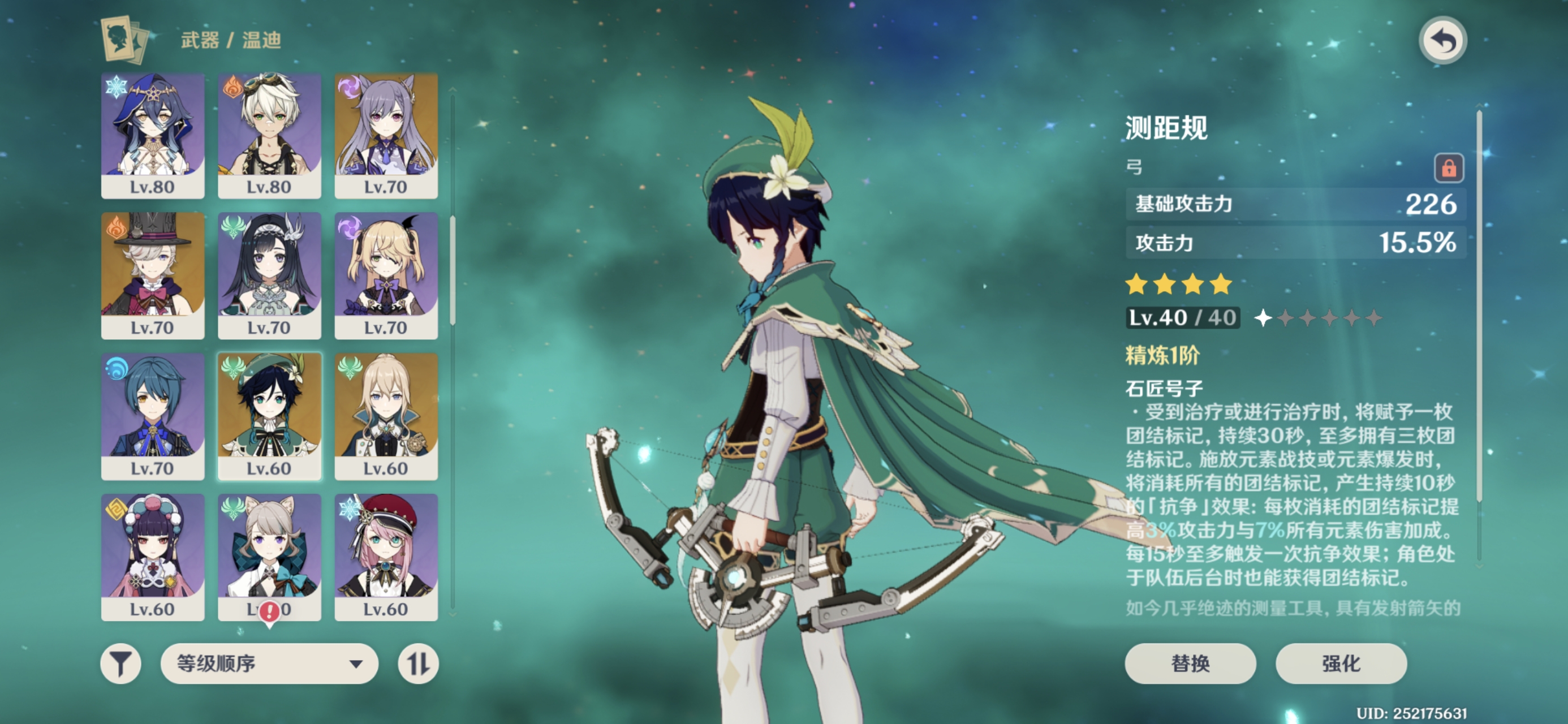
Task: Toggle the red weapon lock icon
Action: tap(1448, 167)
